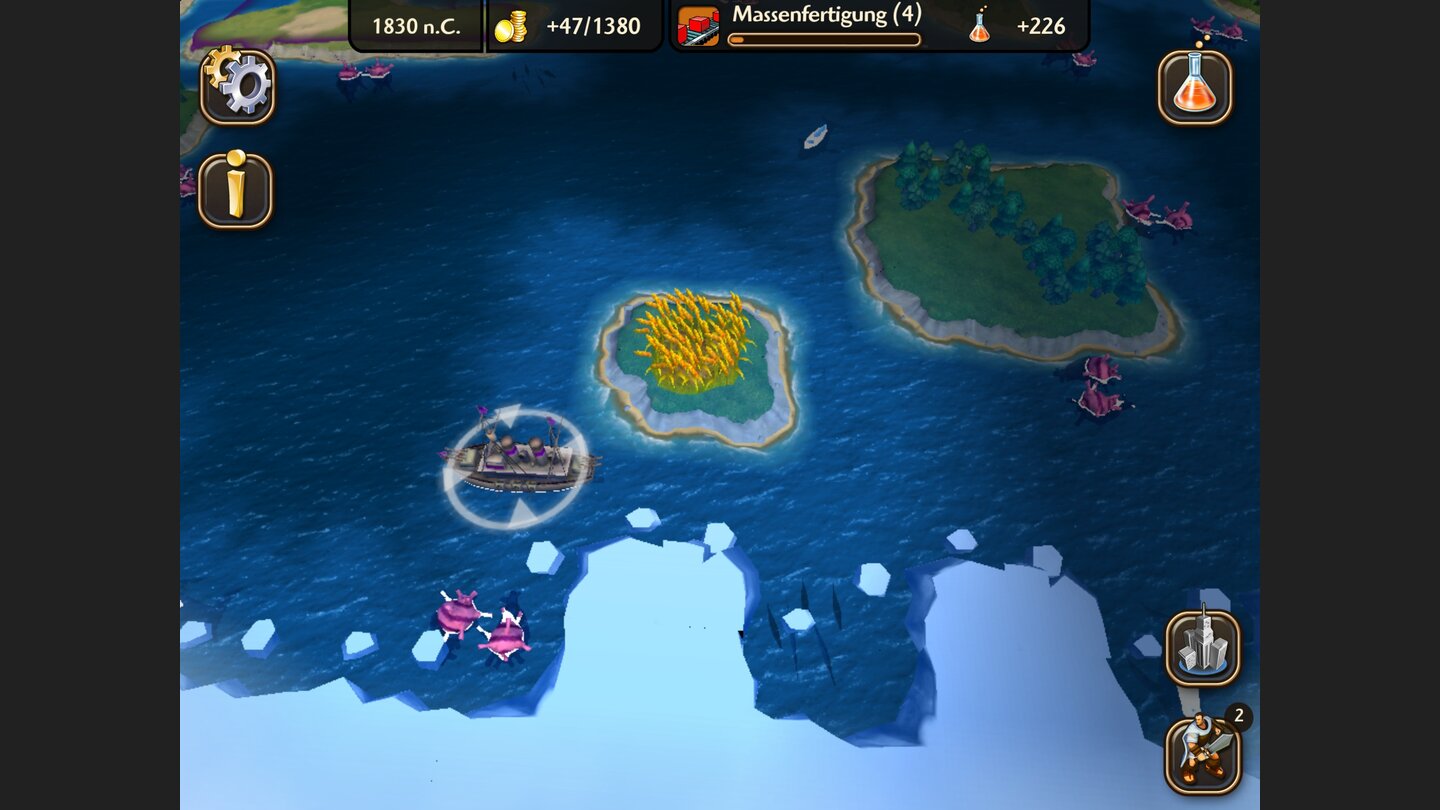Click the gold amount +47/1380
Viewport: 1440px width, 810px height.
tap(595, 27)
